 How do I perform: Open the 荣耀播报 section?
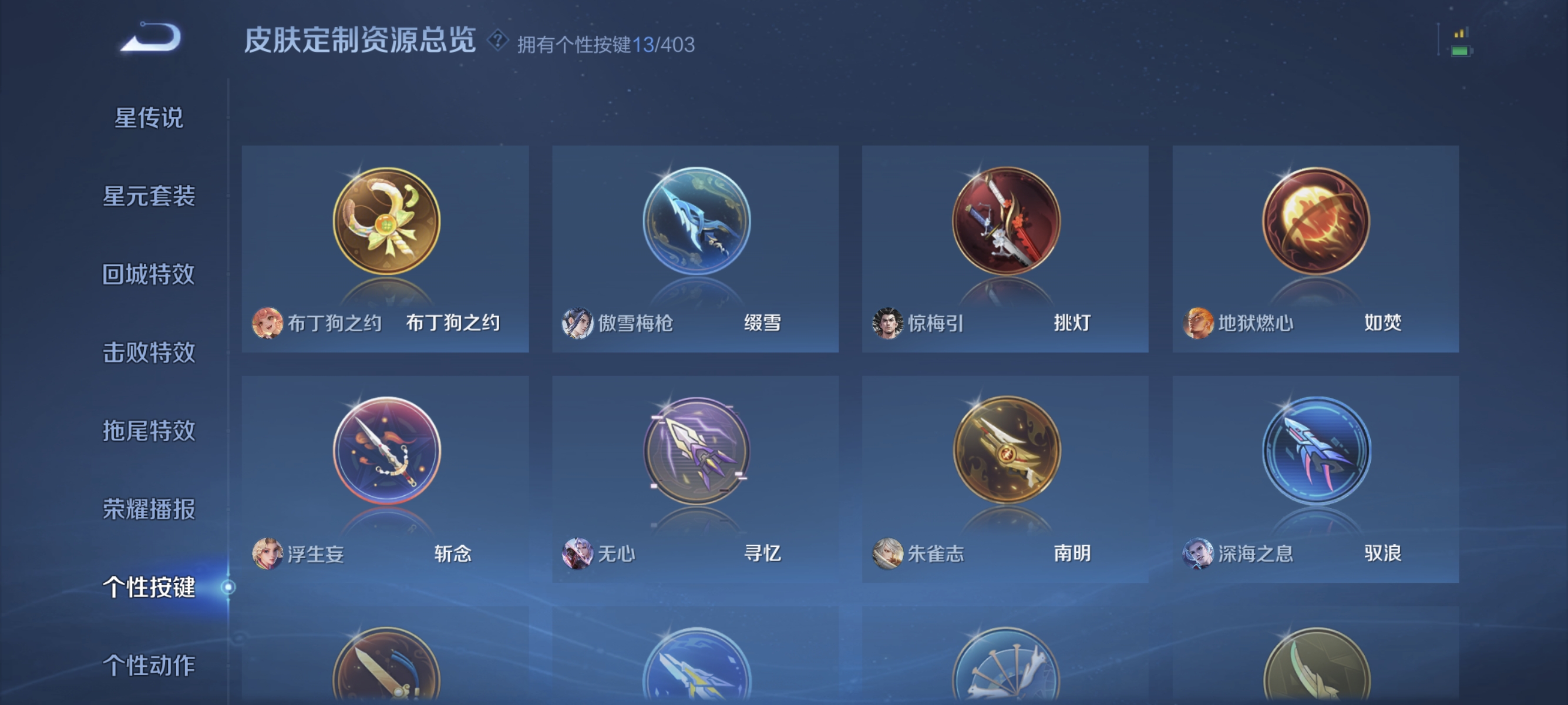point(150,508)
